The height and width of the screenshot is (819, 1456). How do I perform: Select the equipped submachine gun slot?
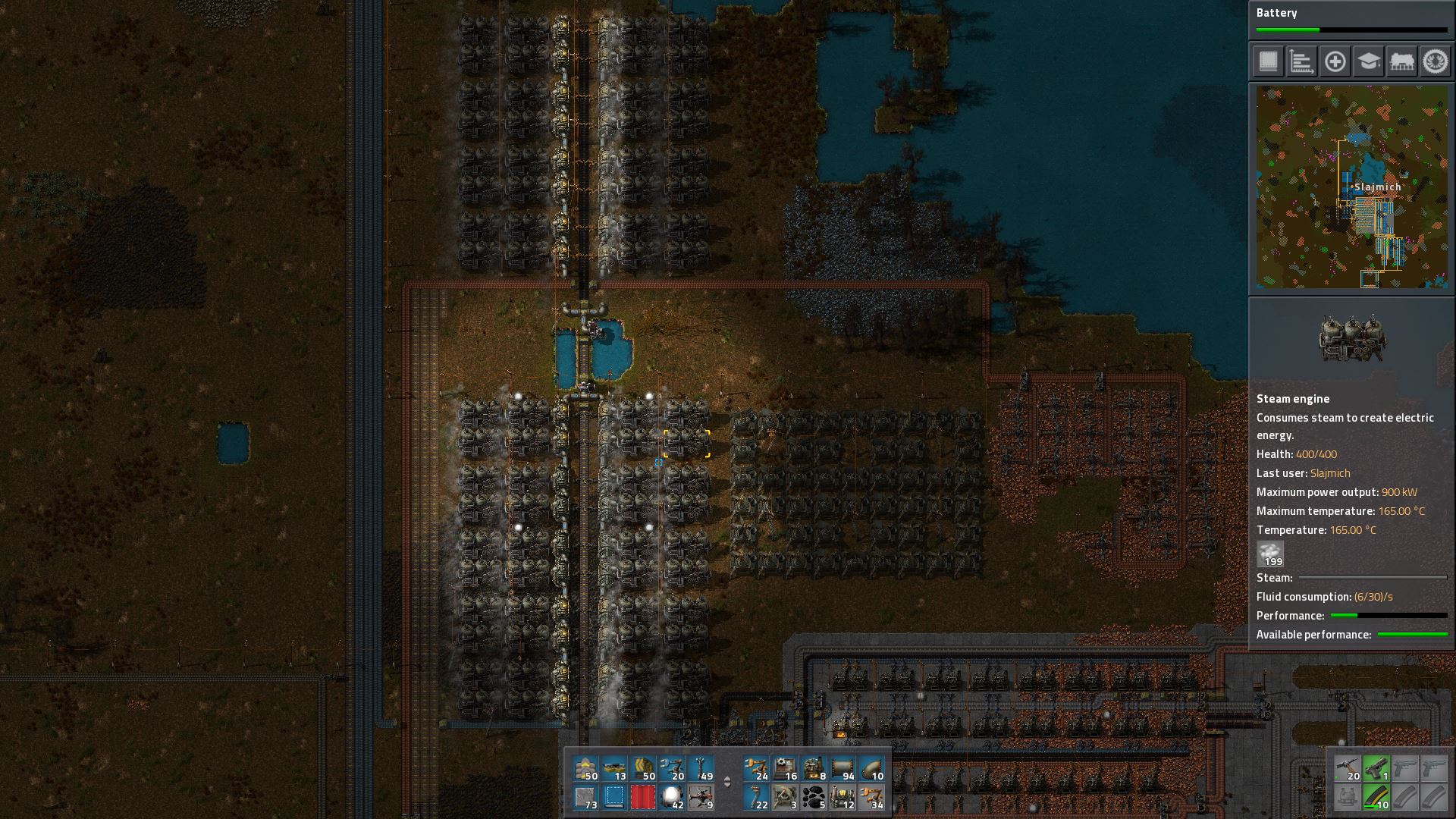(1376, 769)
